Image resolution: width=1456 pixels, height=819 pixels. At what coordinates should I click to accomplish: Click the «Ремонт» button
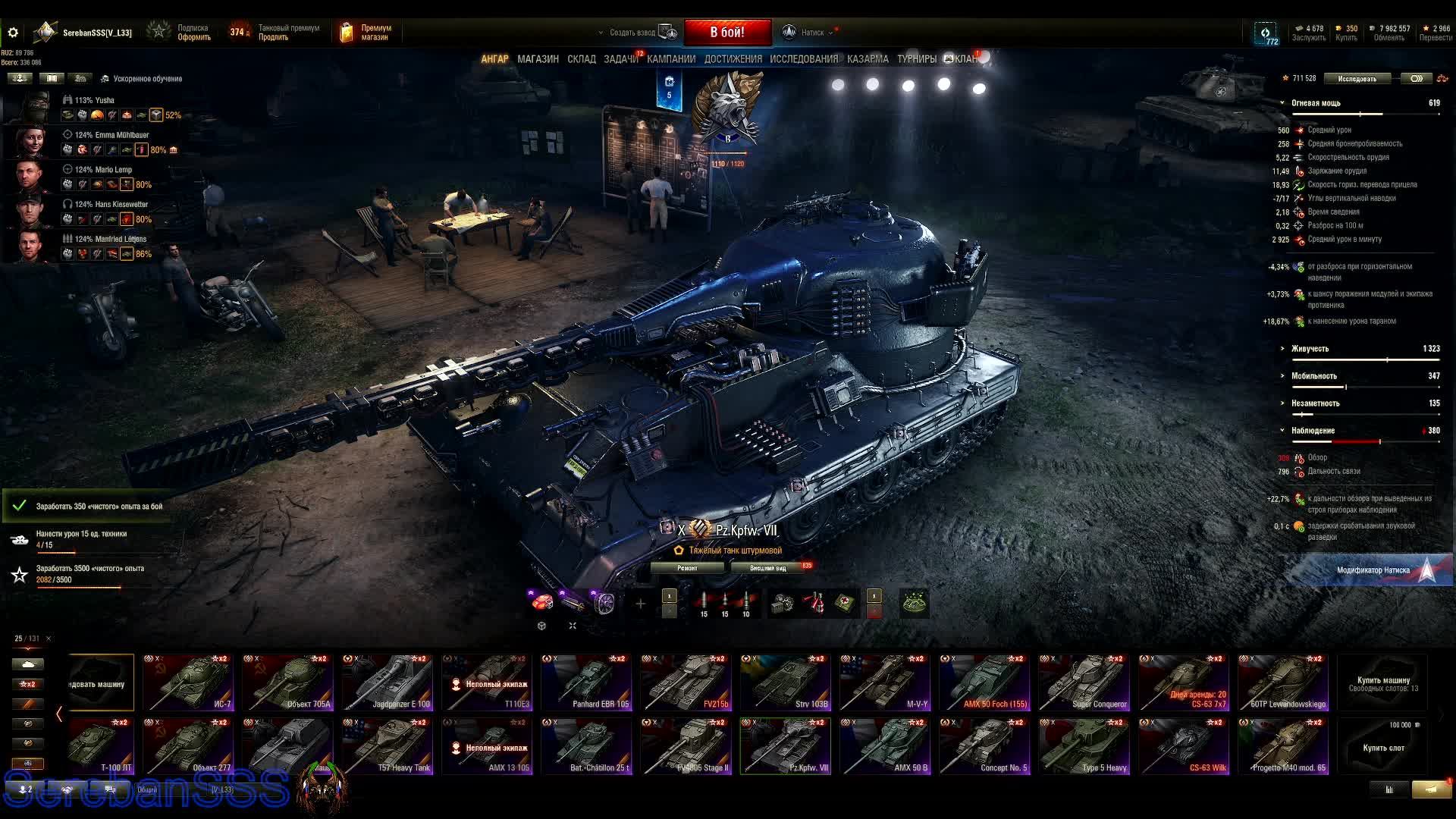point(687,568)
